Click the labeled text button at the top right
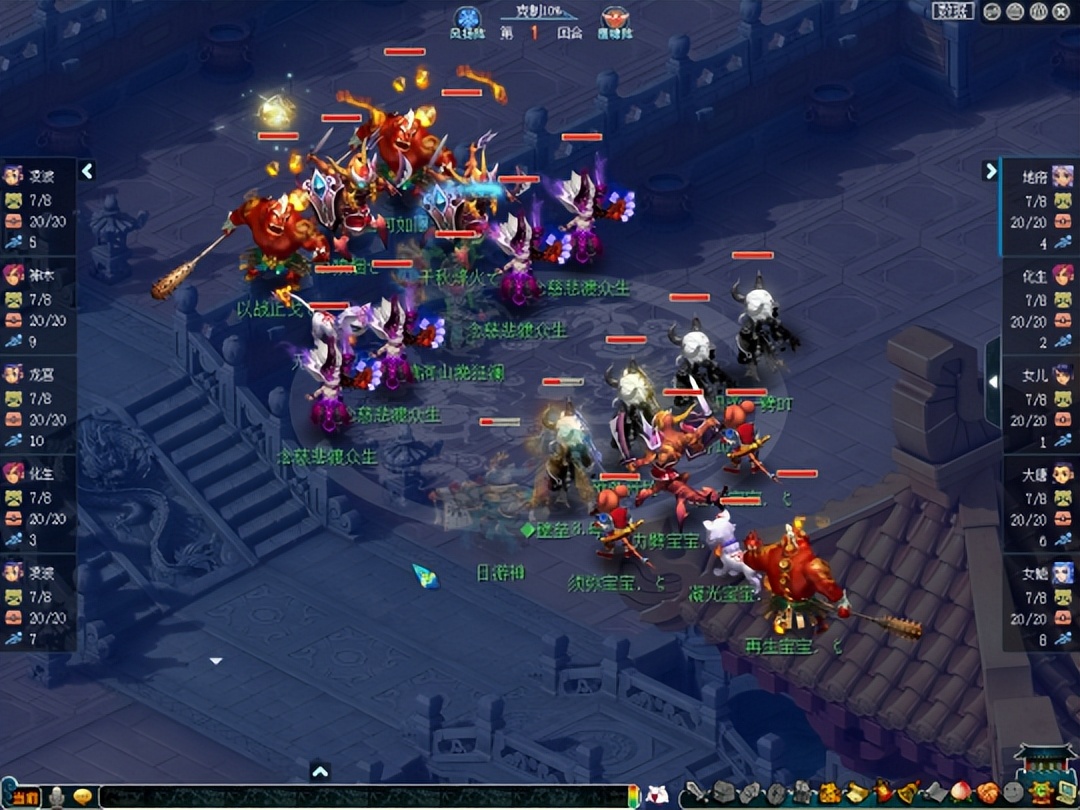The height and width of the screenshot is (810, 1080). coord(953,11)
